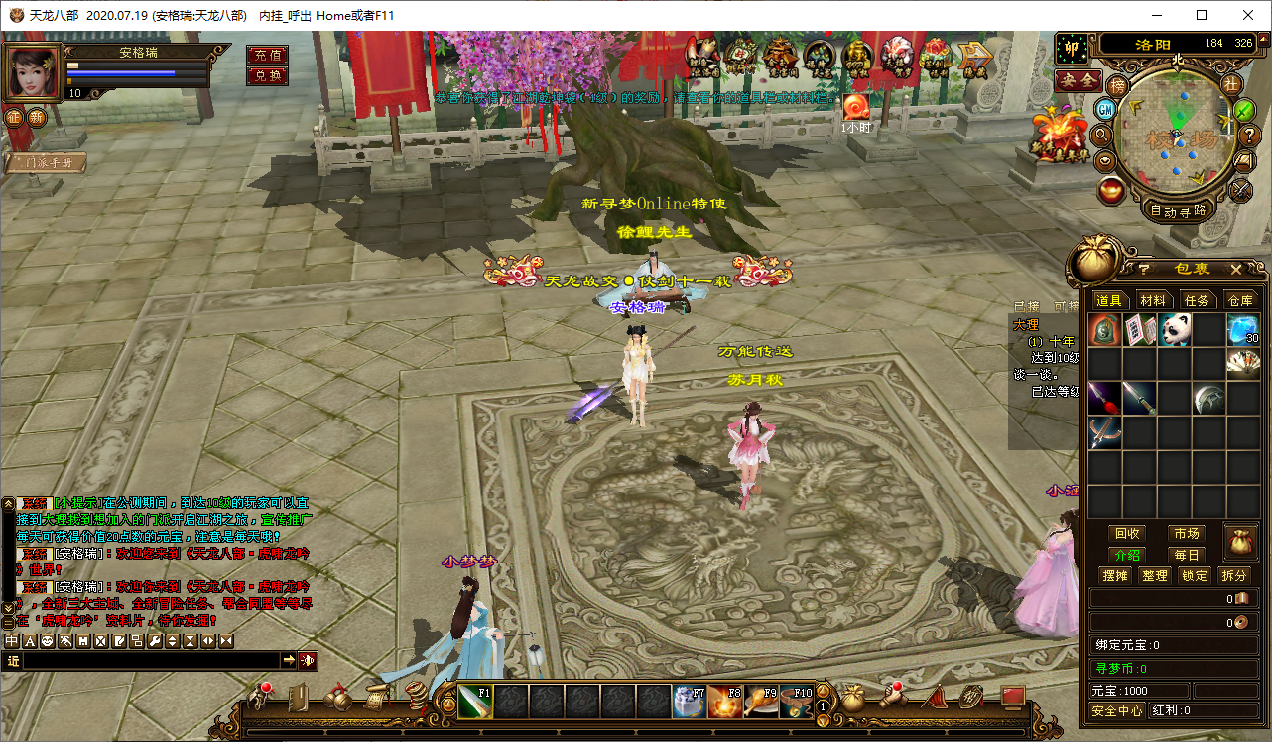This screenshot has height=742, width=1272.
Task: Maximize the game window
Action: (x=1201, y=15)
